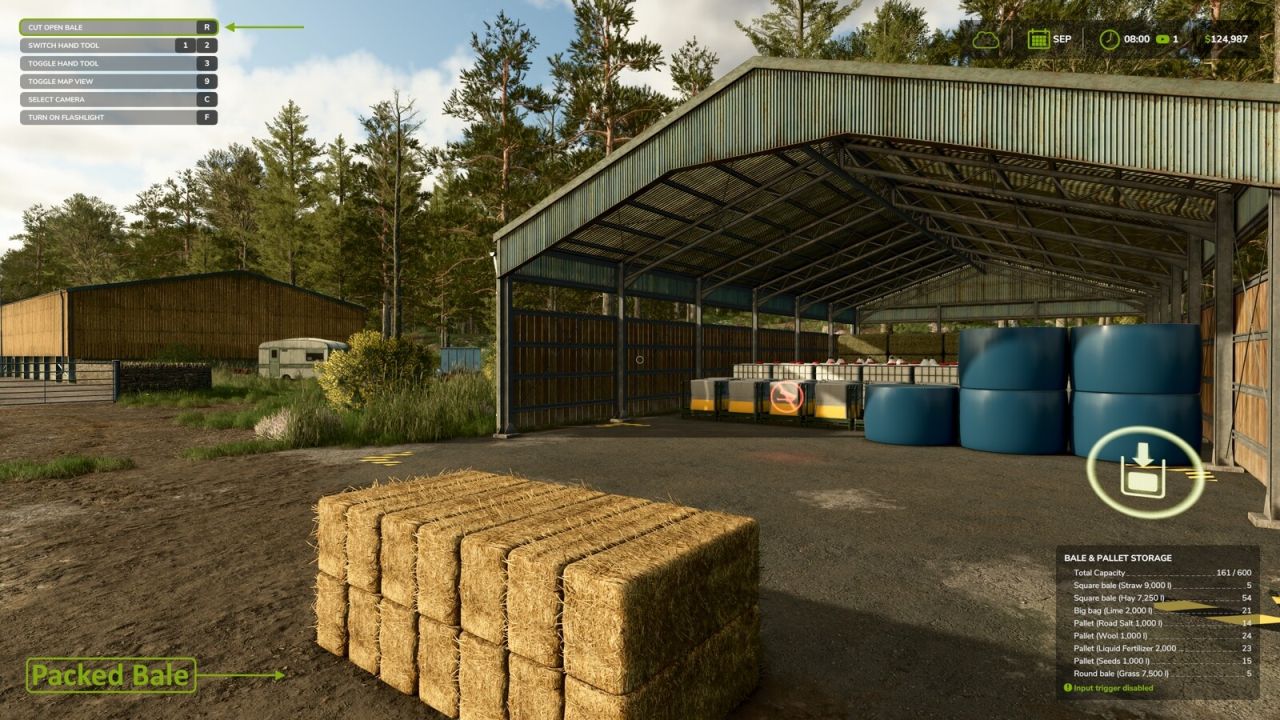Click the no-smoking sign on the pallet

coord(786,398)
